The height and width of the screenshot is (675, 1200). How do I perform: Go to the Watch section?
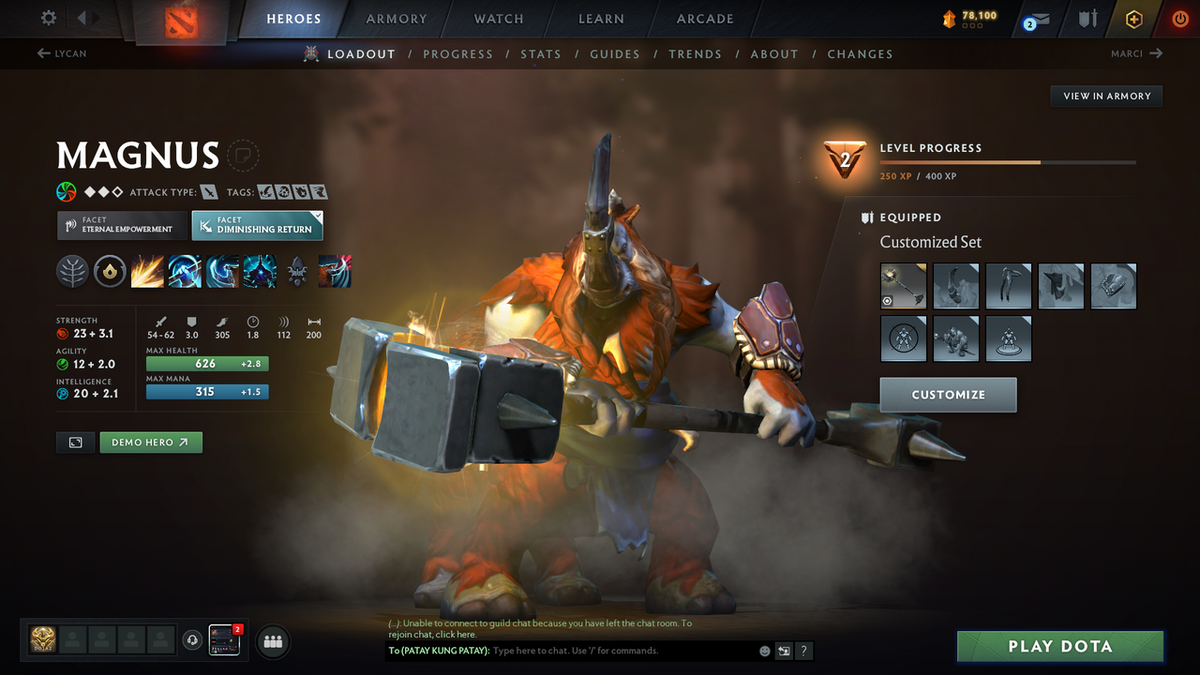(499, 19)
